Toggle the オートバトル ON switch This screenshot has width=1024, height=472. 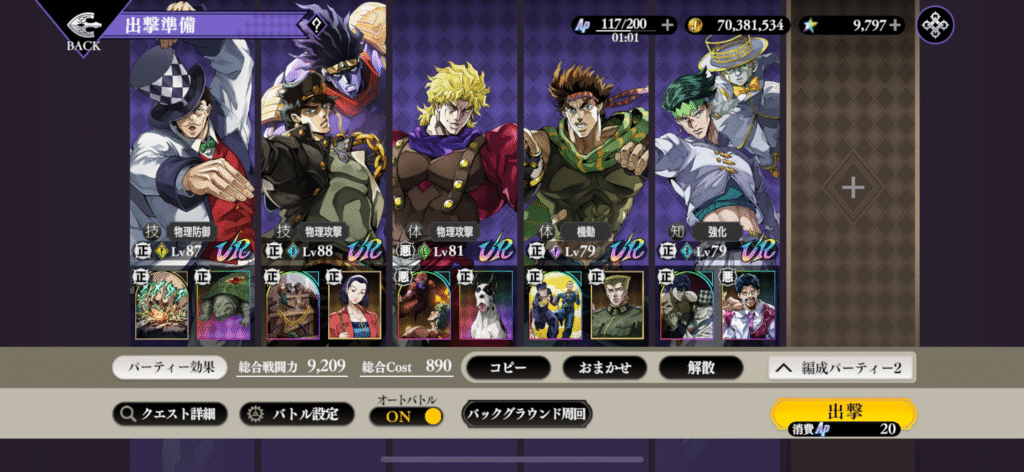click(x=406, y=417)
